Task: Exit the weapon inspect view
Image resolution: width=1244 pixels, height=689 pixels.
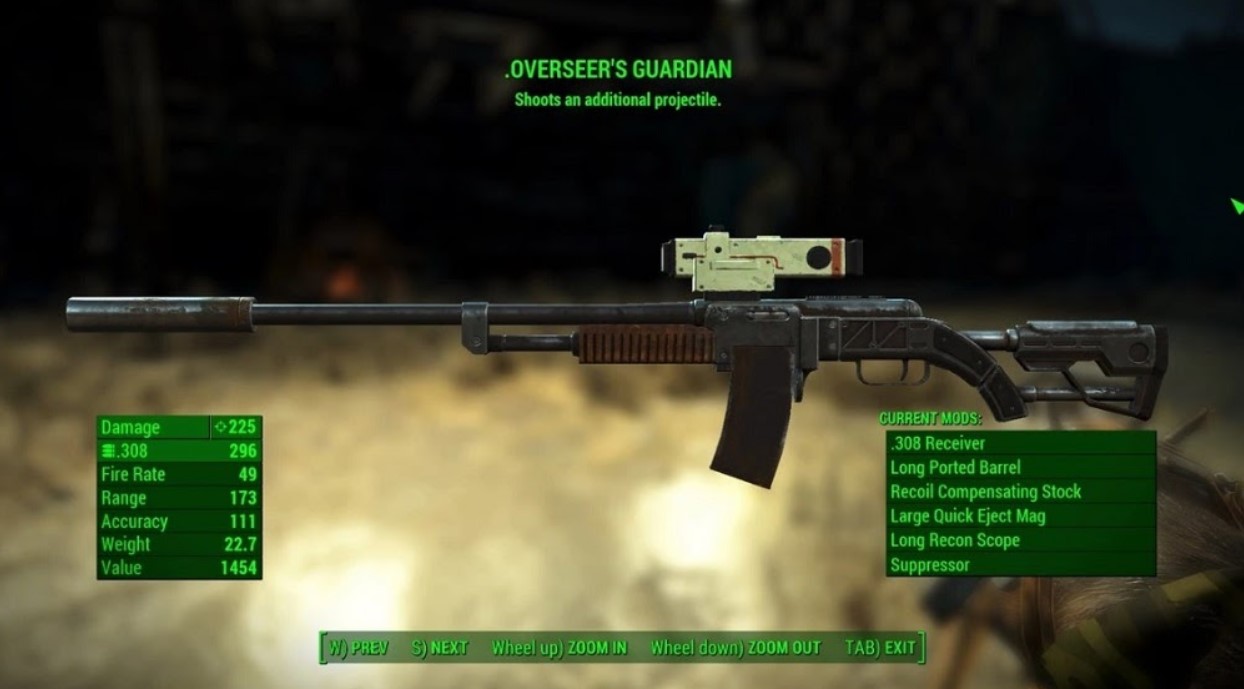Action: click(880, 647)
